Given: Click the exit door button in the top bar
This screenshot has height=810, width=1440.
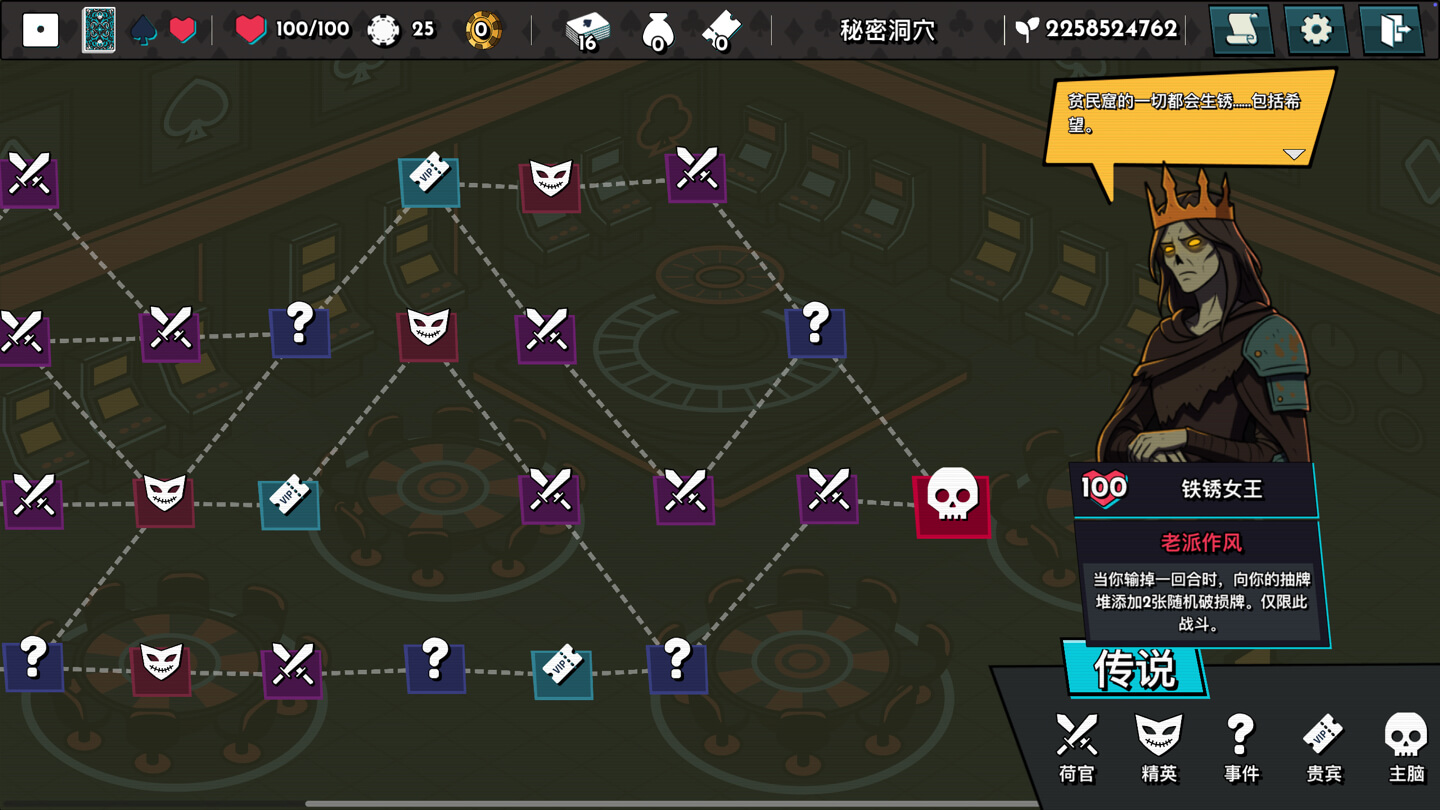Looking at the screenshot, I should pyautogui.click(x=1391, y=30).
